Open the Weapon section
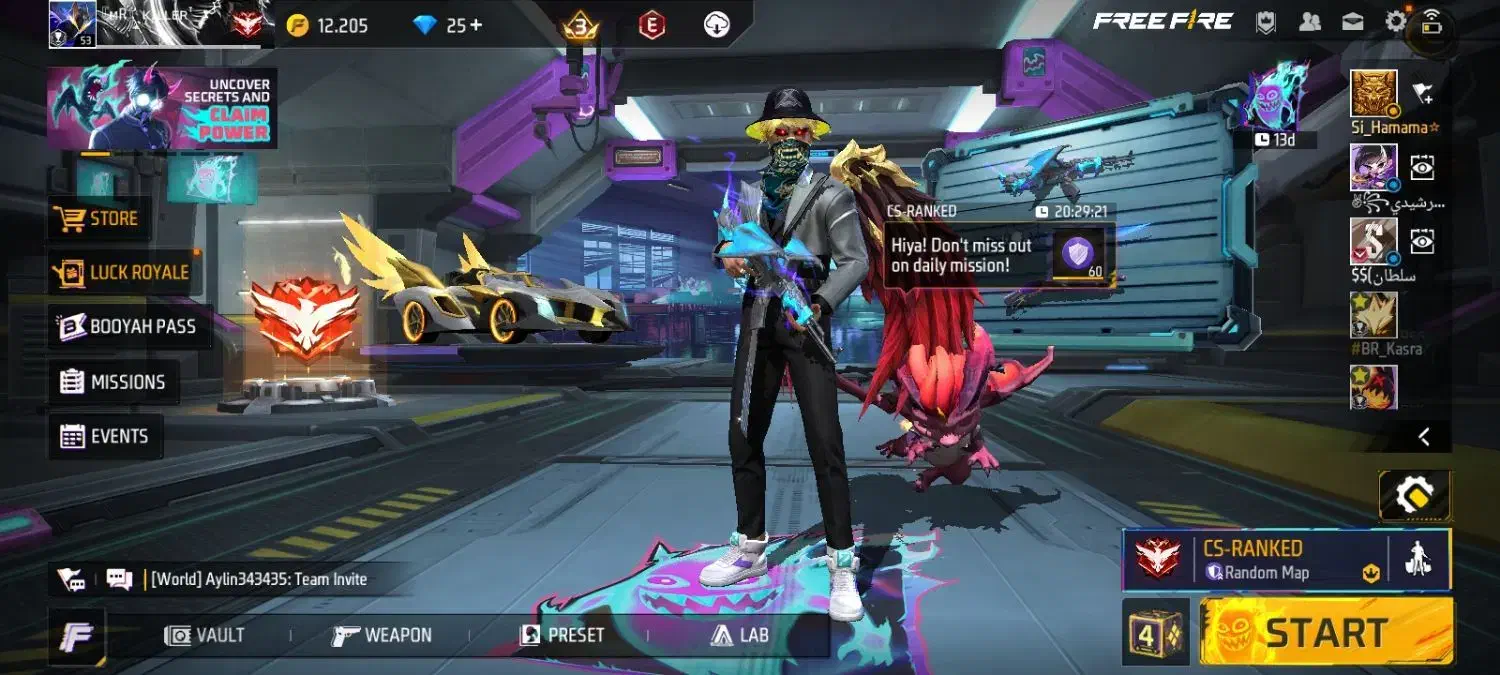The height and width of the screenshot is (675, 1500). point(383,635)
